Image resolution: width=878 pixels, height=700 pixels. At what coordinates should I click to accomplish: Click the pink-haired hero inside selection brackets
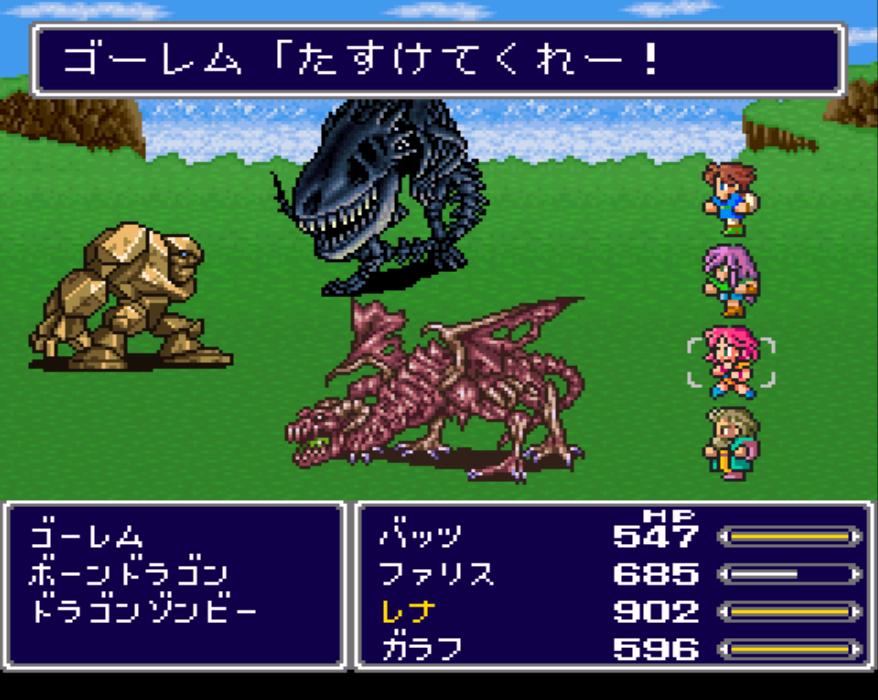[730, 362]
